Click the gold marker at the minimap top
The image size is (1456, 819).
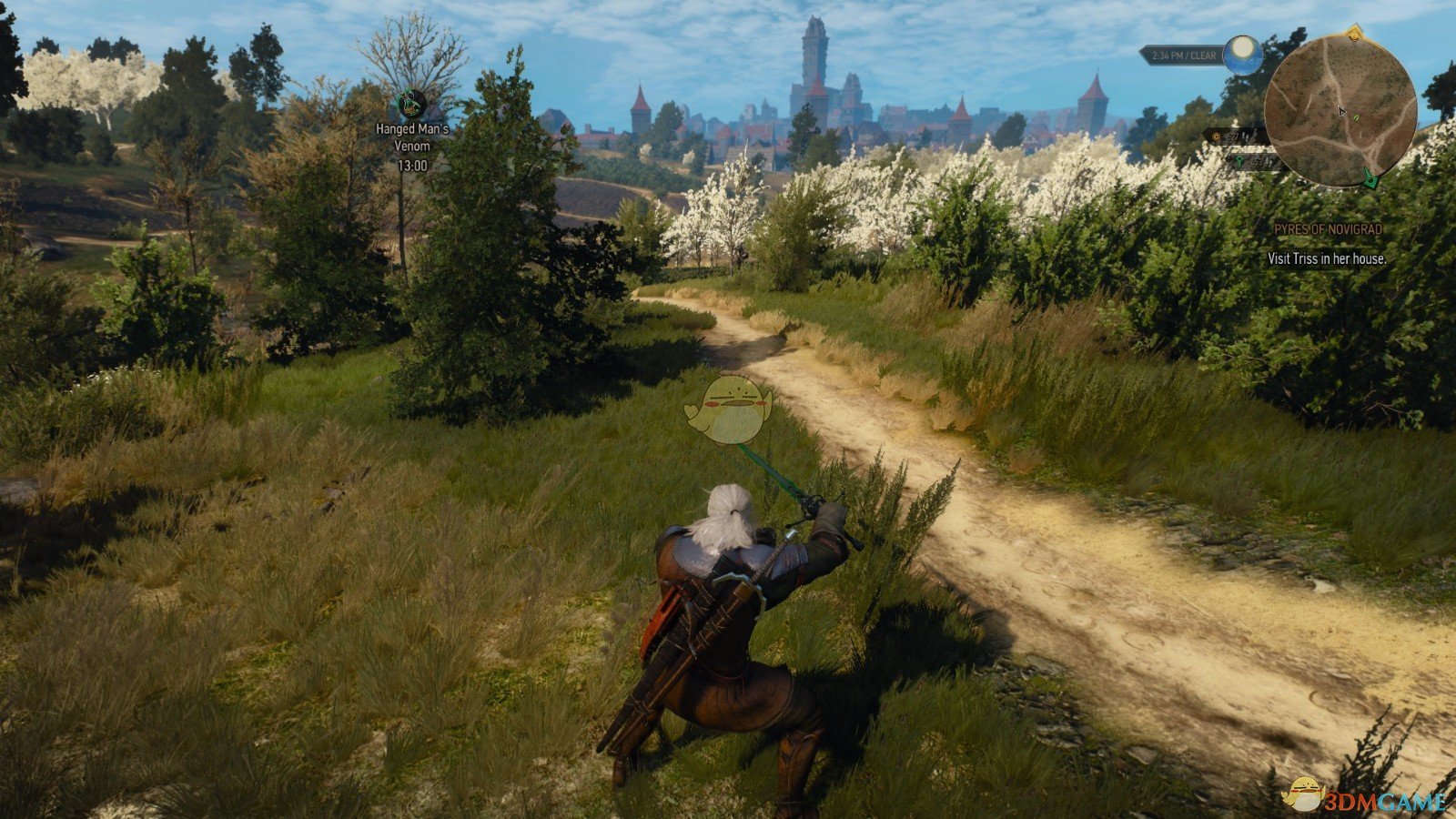(1354, 34)
